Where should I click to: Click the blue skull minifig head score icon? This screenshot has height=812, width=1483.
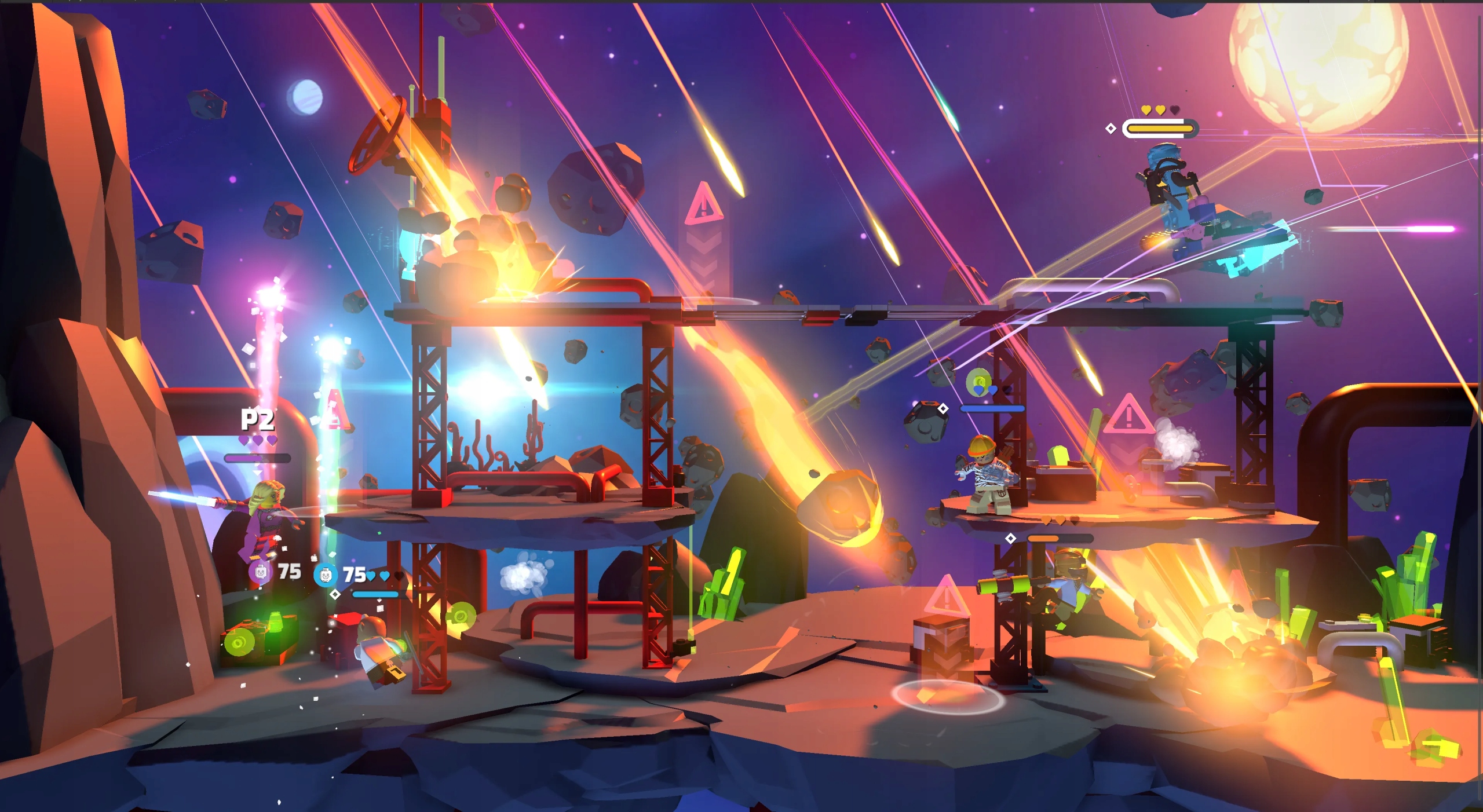pyautogui.click(x=326, y=576)
